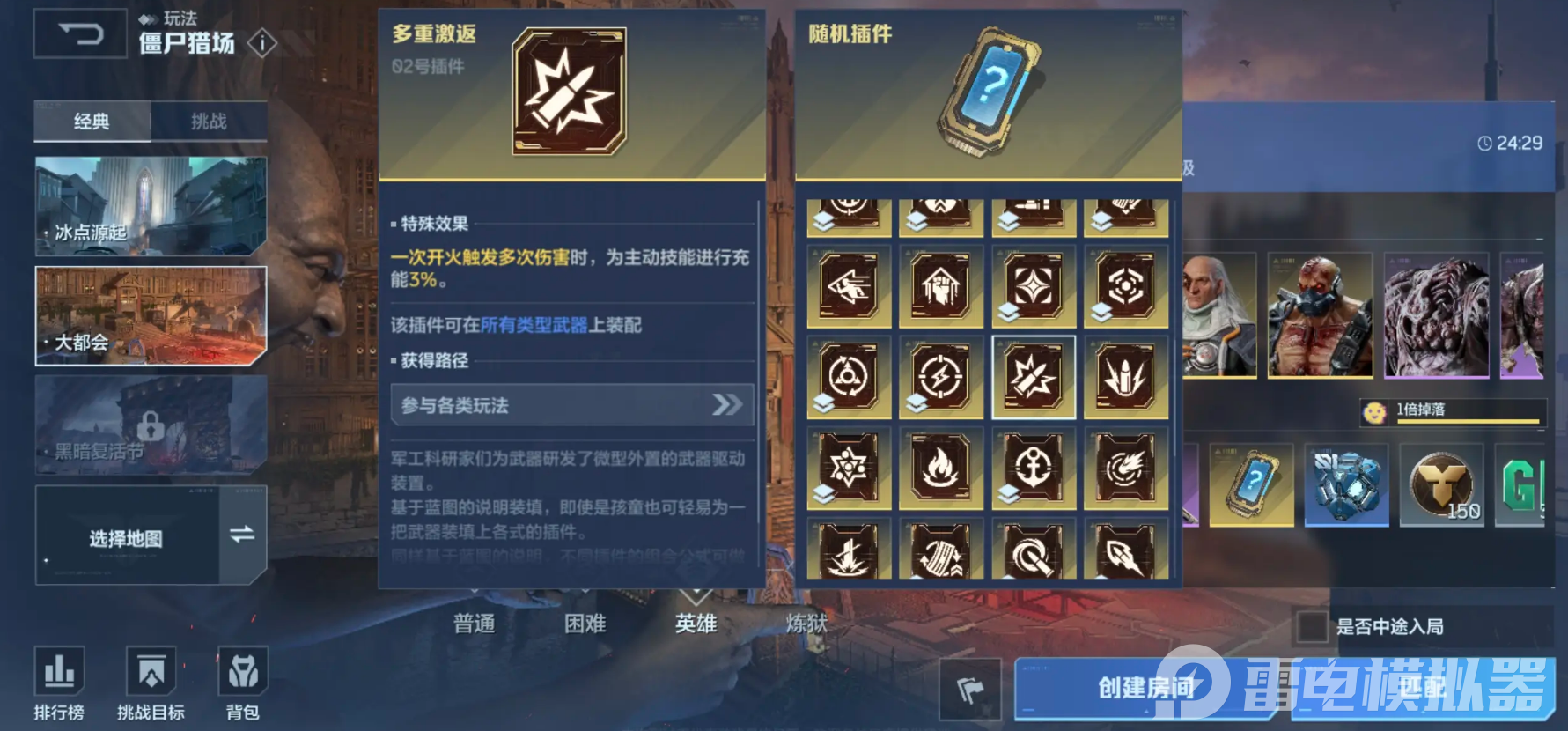The width and height of the screenshot is (1568, 731).
Task: Click the lightning-bolt crosshair plugin icon
Action: point(942,377)
